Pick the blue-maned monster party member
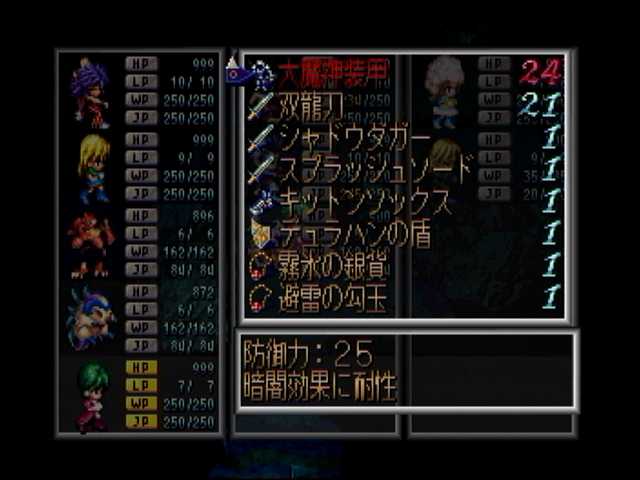Image resolution: width=640 pixels, height=480 pixels. pyautogui.click(x=92, y=317)
